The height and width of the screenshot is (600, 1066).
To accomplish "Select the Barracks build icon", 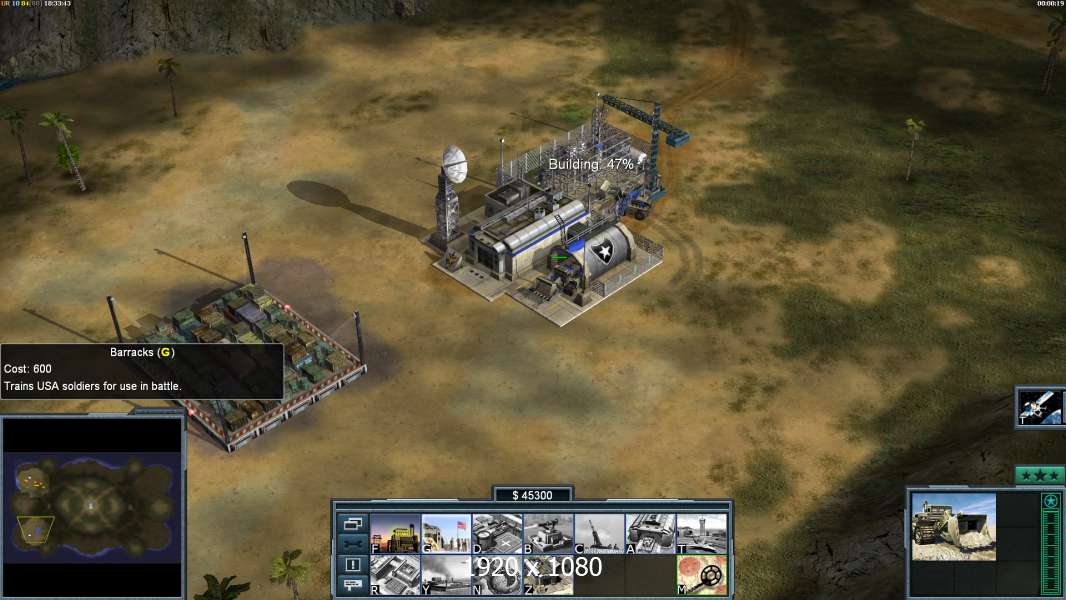I will pos(446,534).
